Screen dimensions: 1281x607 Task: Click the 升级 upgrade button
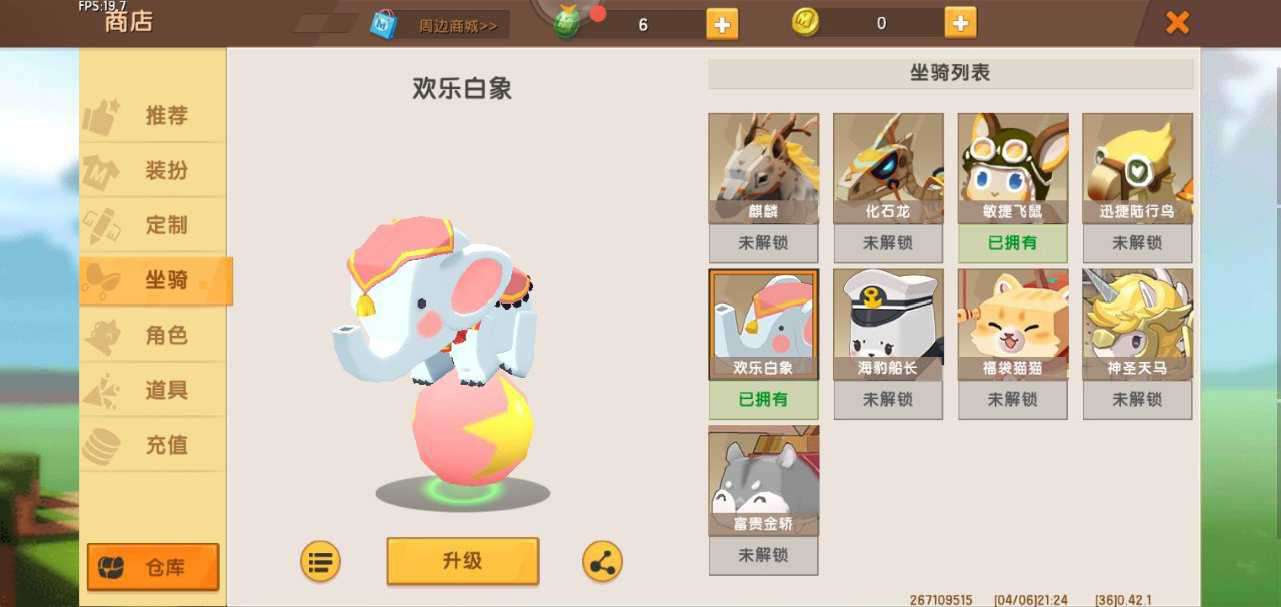[x=462, y=560]
